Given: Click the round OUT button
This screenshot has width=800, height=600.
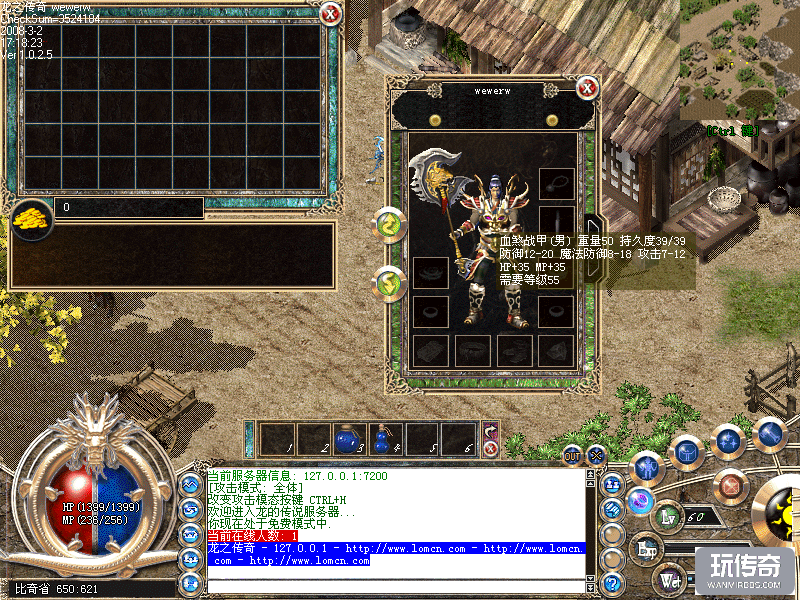Looking at the screenshot, I should (x=572, y=456).
